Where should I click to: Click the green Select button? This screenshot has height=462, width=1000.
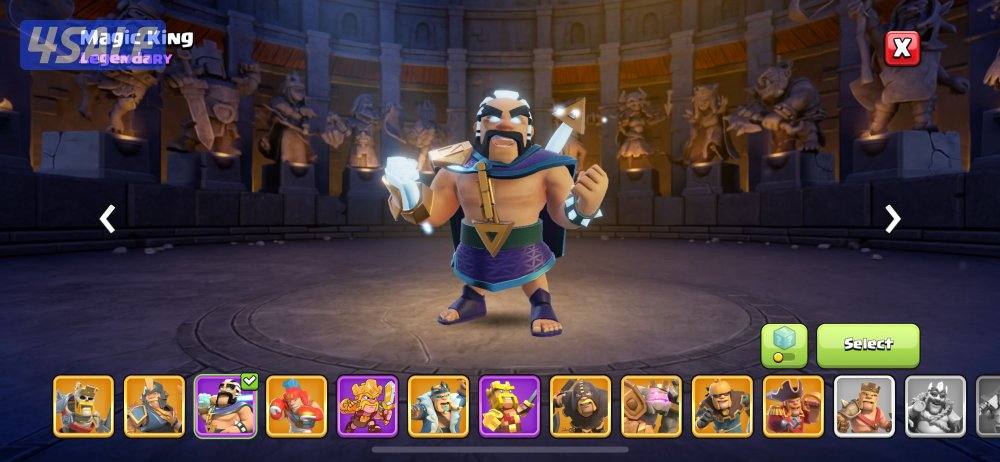[x=867, y=345]
